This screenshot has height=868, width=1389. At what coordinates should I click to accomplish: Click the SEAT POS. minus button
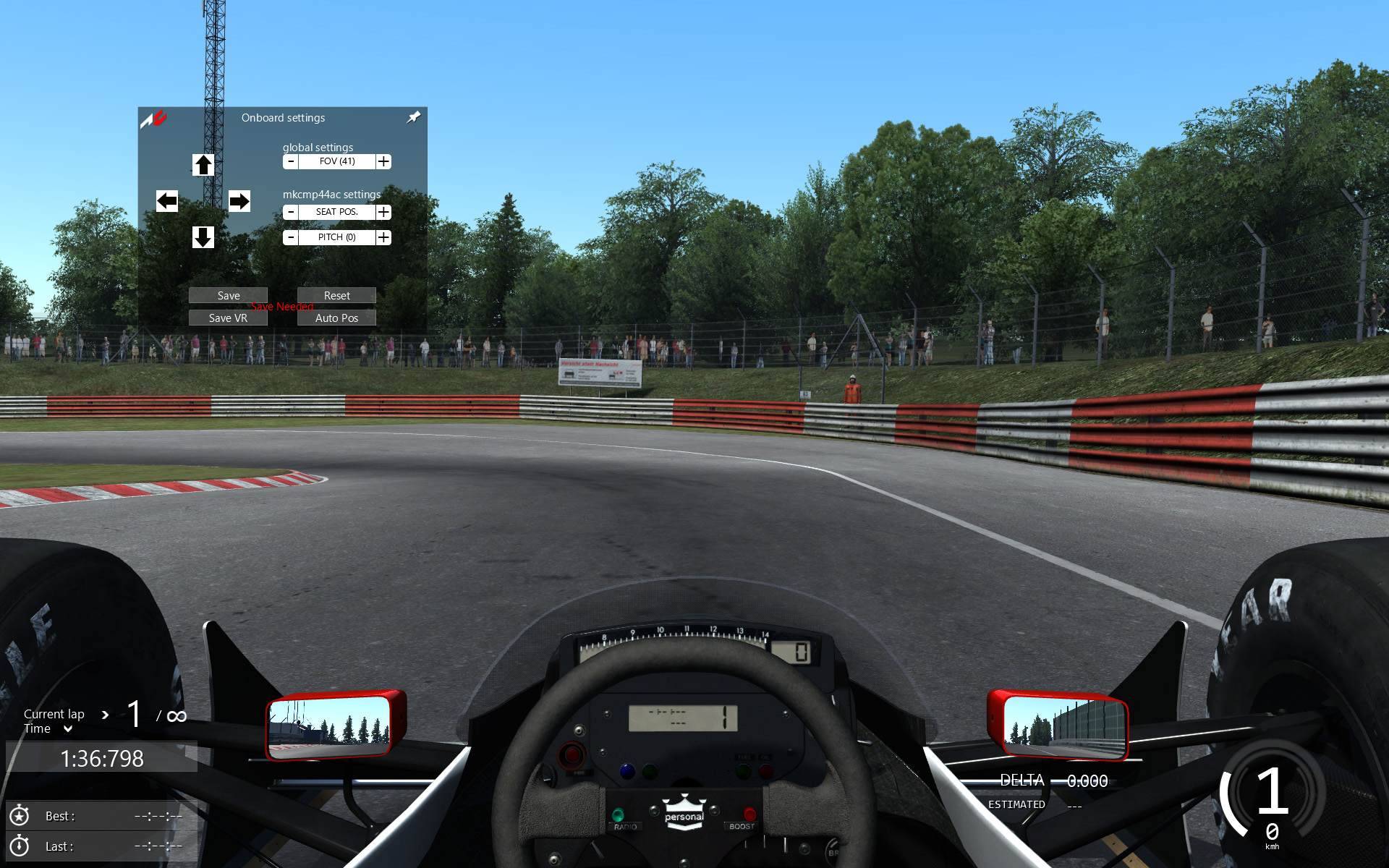(x=291, y=212)
